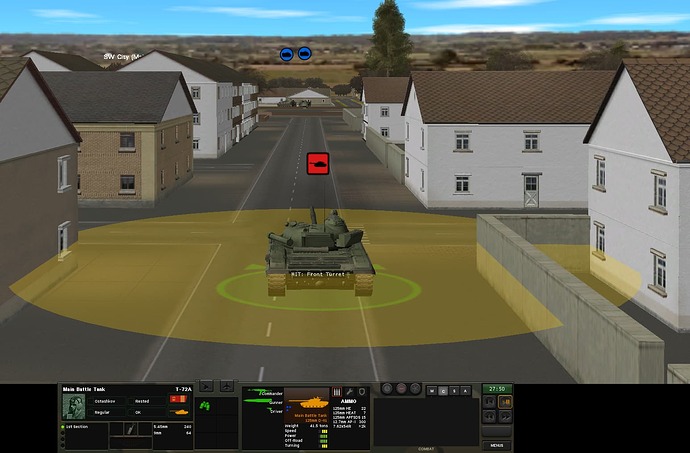Click the green binoculars icon

click(205, 406)
